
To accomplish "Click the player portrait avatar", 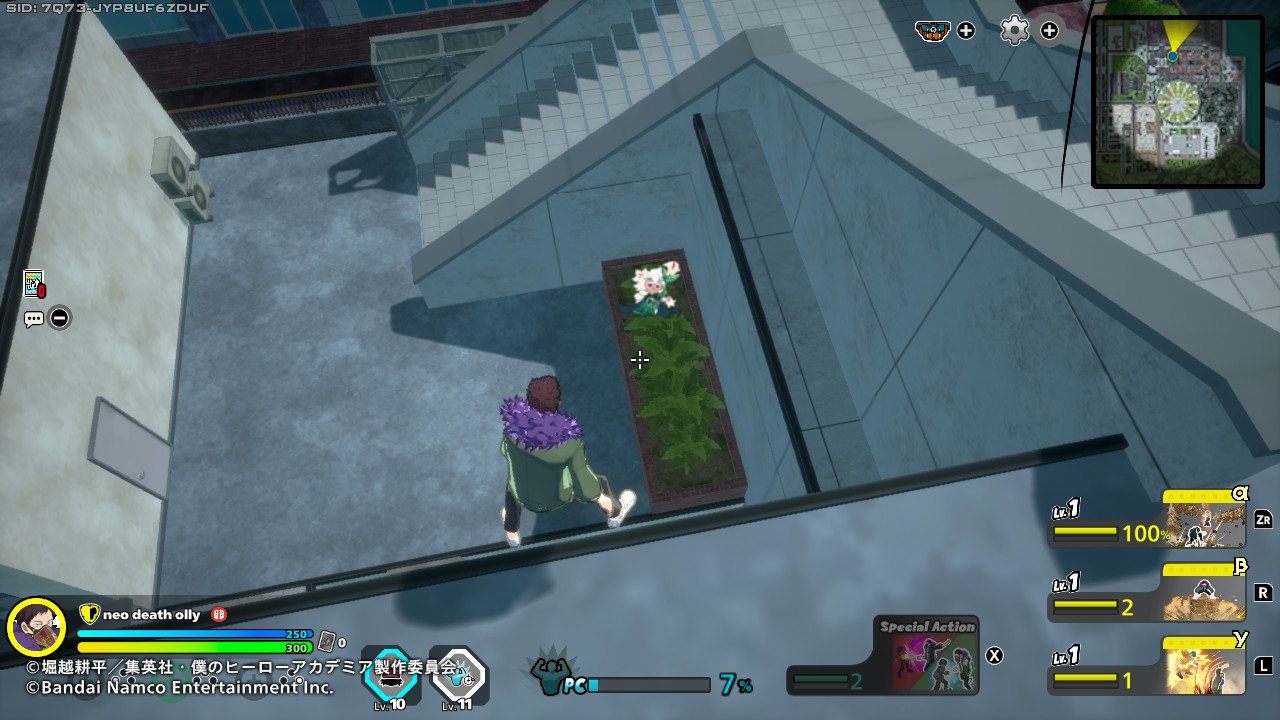I will click(36, 628).
